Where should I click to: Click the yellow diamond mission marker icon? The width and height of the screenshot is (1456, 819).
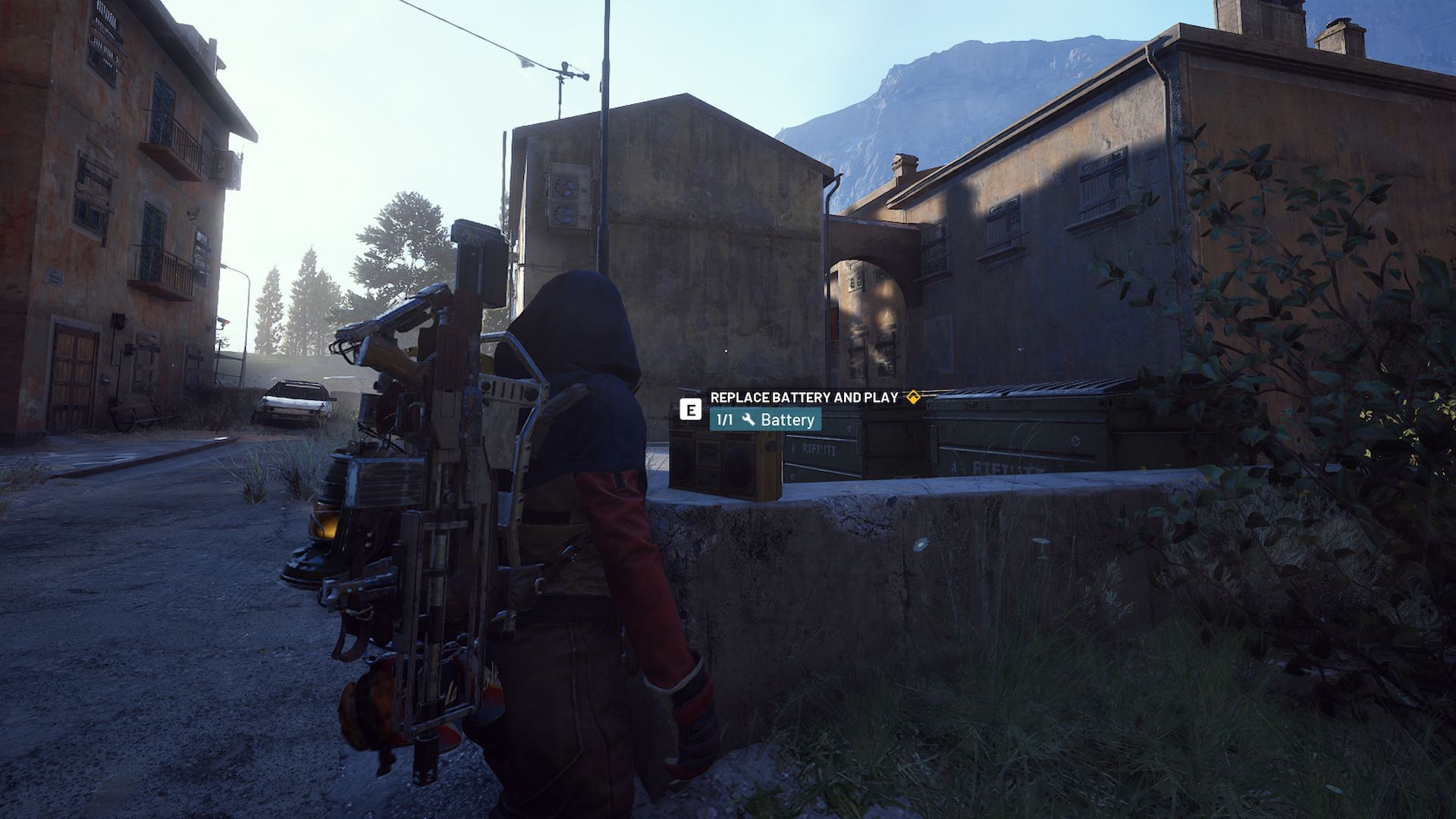[914, 395]
